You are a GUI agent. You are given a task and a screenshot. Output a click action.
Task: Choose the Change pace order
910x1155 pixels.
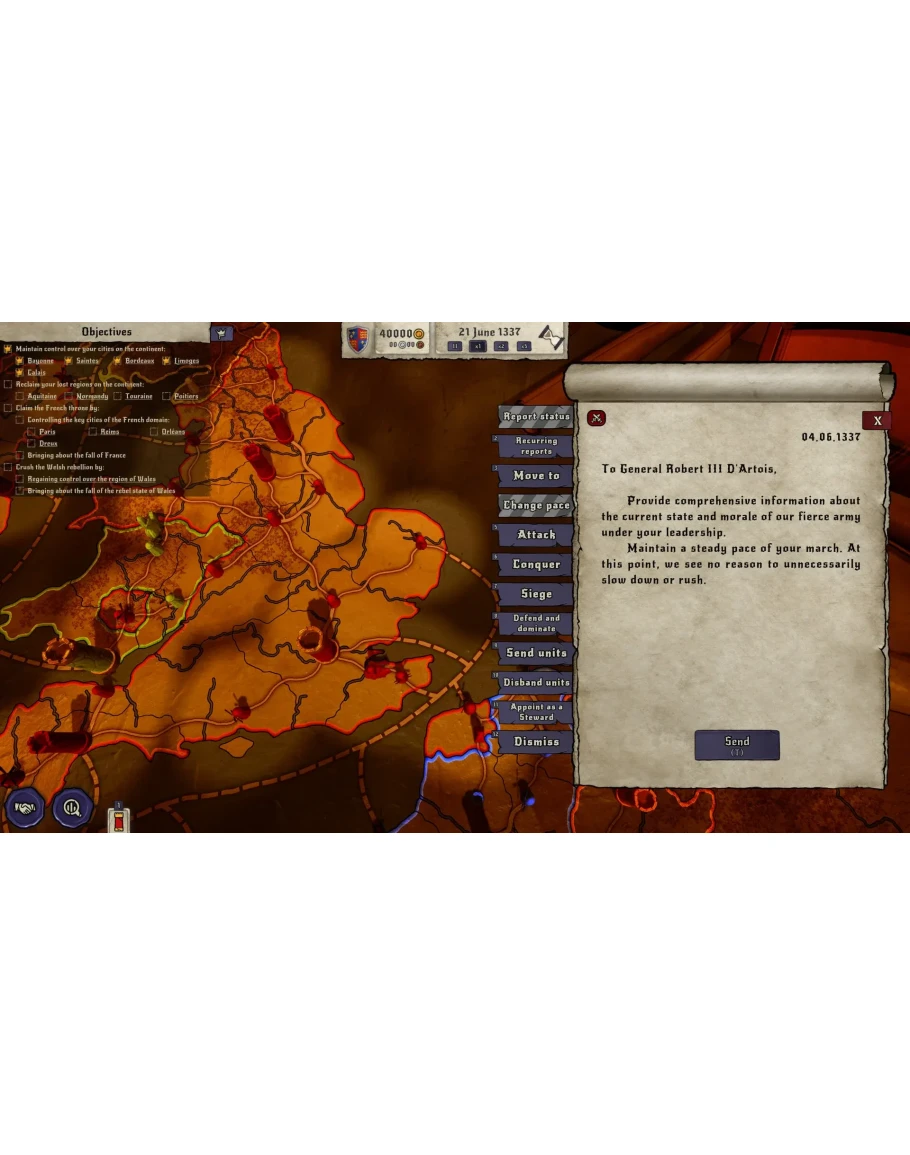tap(536, 506)
